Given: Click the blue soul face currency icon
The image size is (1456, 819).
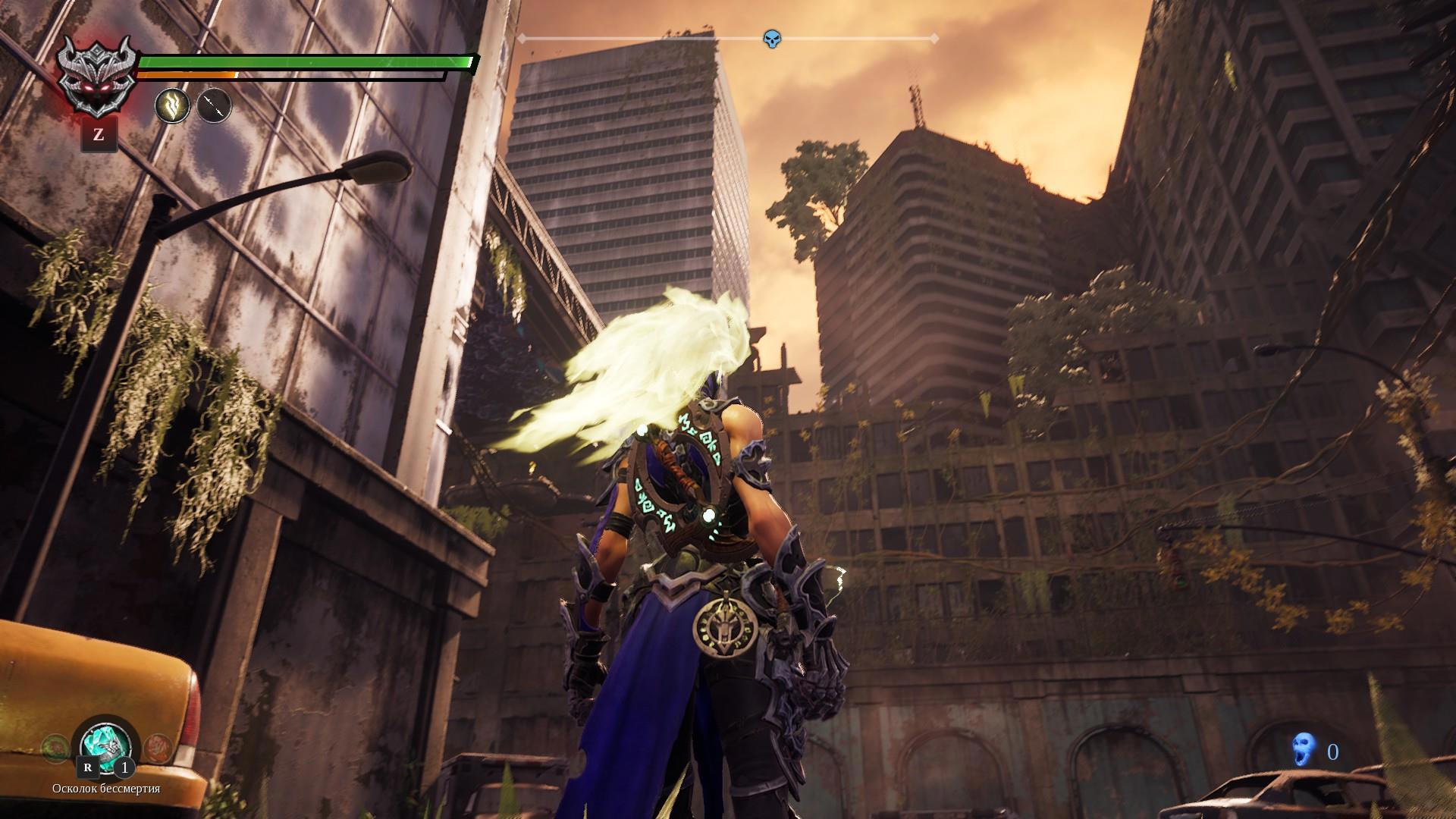Looking at the screenshot, I should (1302, 752).
